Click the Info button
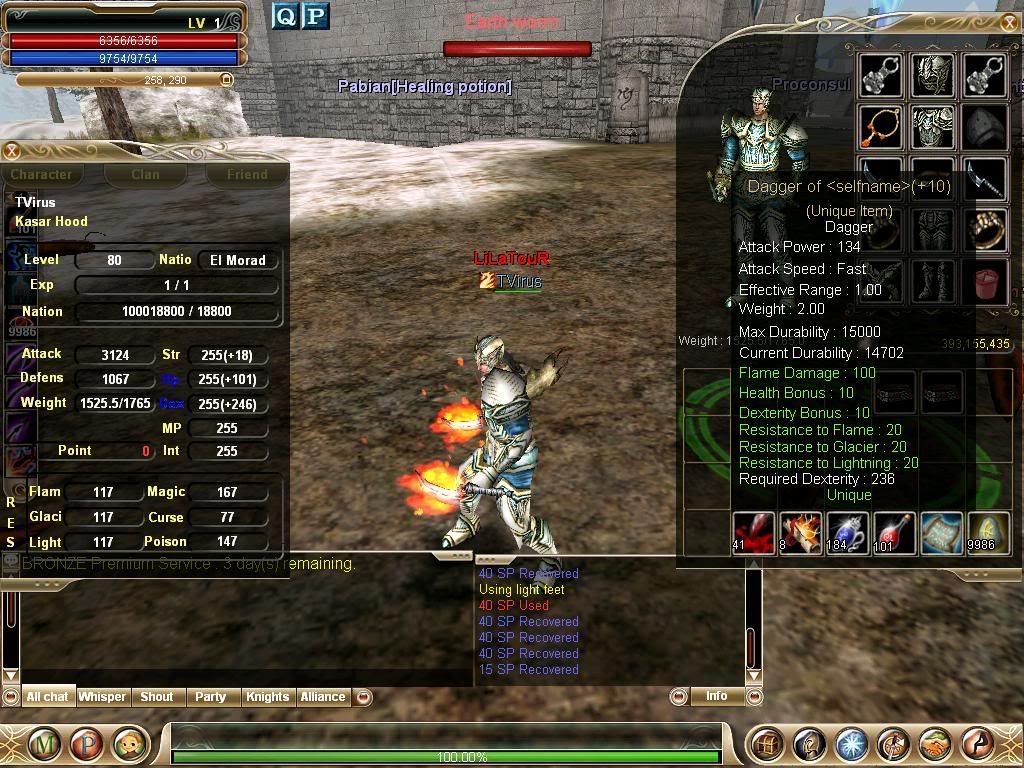Image resolution: width=1024 pixels, height=768 pixels. point(716,696)
